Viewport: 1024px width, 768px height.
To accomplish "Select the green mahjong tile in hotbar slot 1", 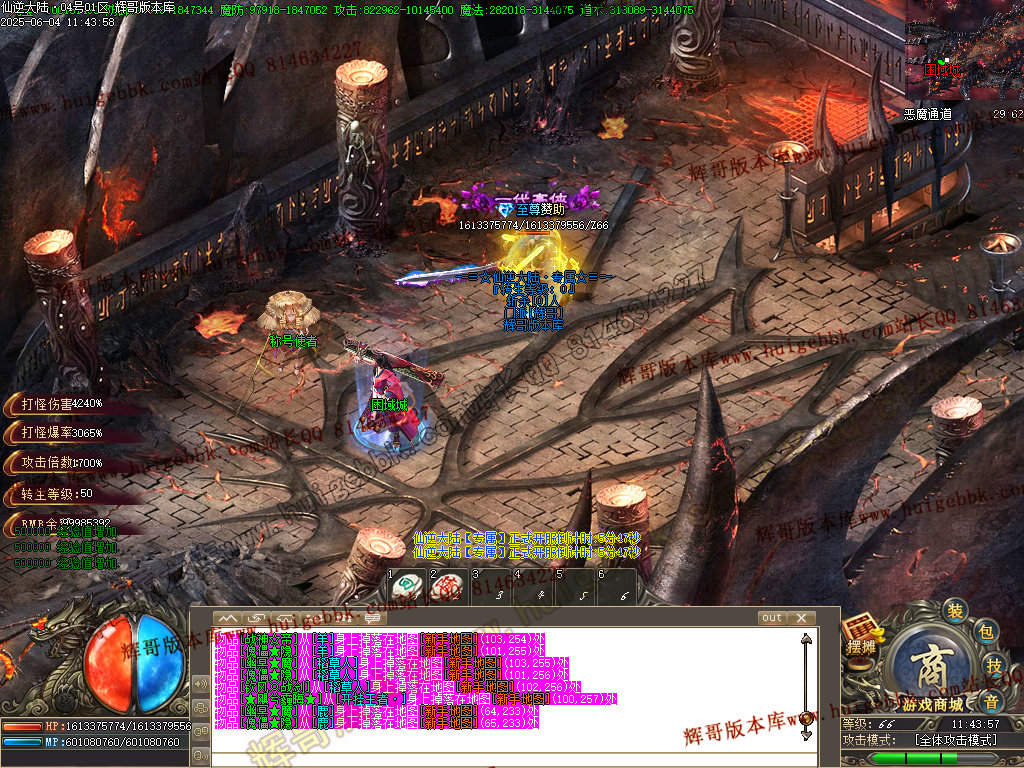I will click(403, 586).
